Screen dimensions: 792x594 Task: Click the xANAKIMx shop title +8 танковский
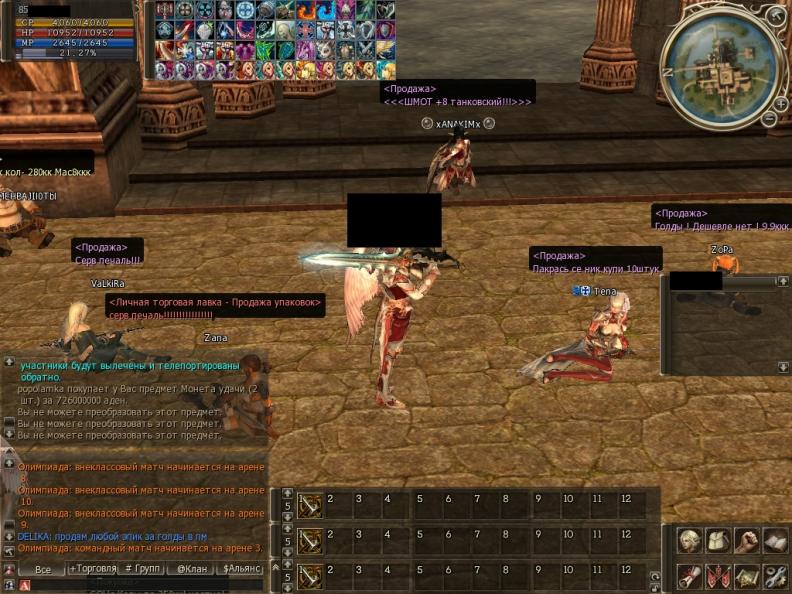pos(458,101)
